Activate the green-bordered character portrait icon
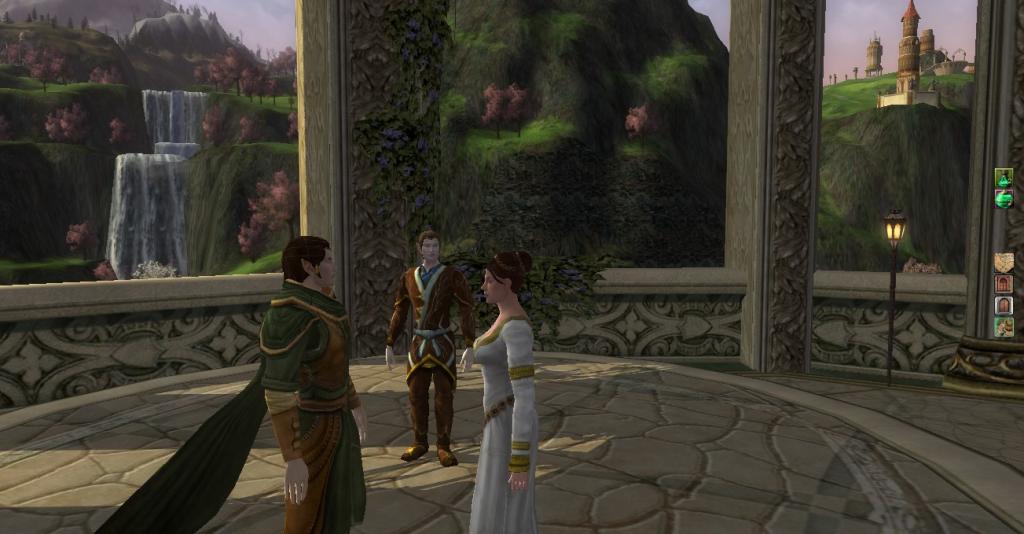This screenshot has height=534, width=1024. (x=1004, y=327)
